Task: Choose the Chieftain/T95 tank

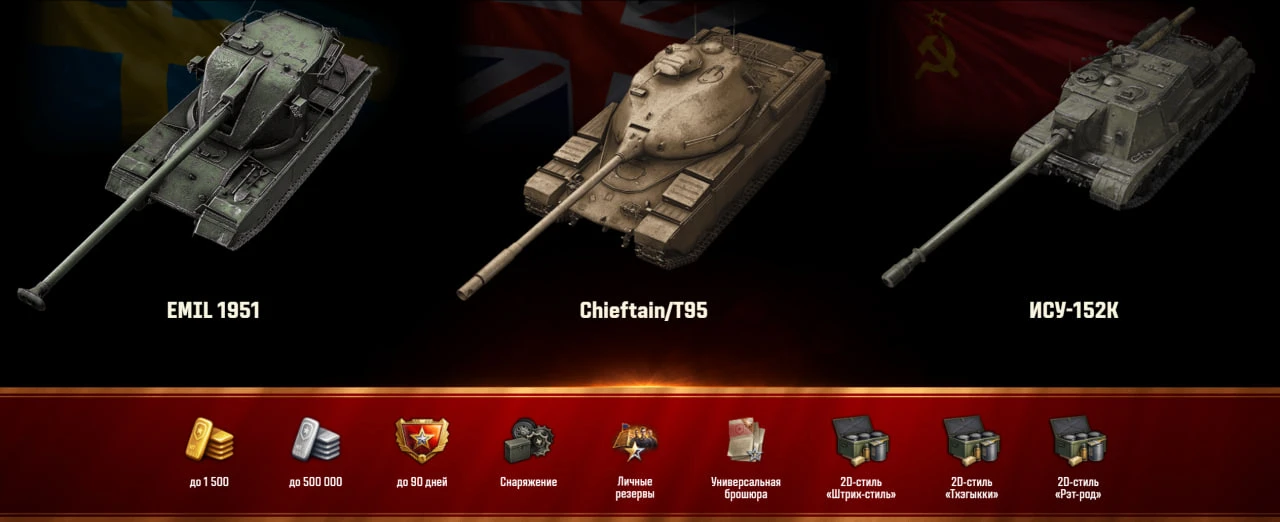Action: pyautogui.click(x=660, y=150)
